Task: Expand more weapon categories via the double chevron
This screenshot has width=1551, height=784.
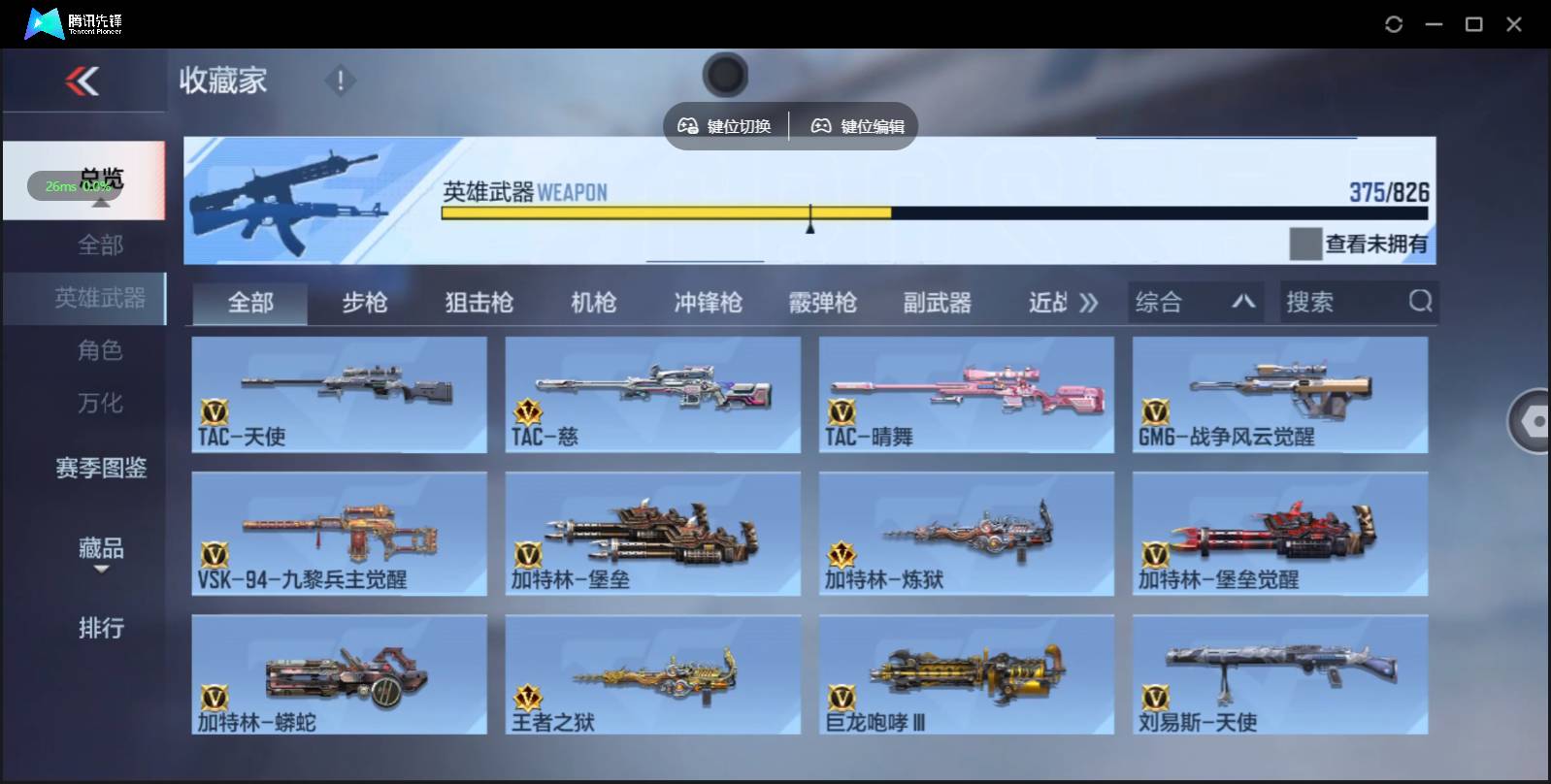Action: click(x=1091, y=302)
